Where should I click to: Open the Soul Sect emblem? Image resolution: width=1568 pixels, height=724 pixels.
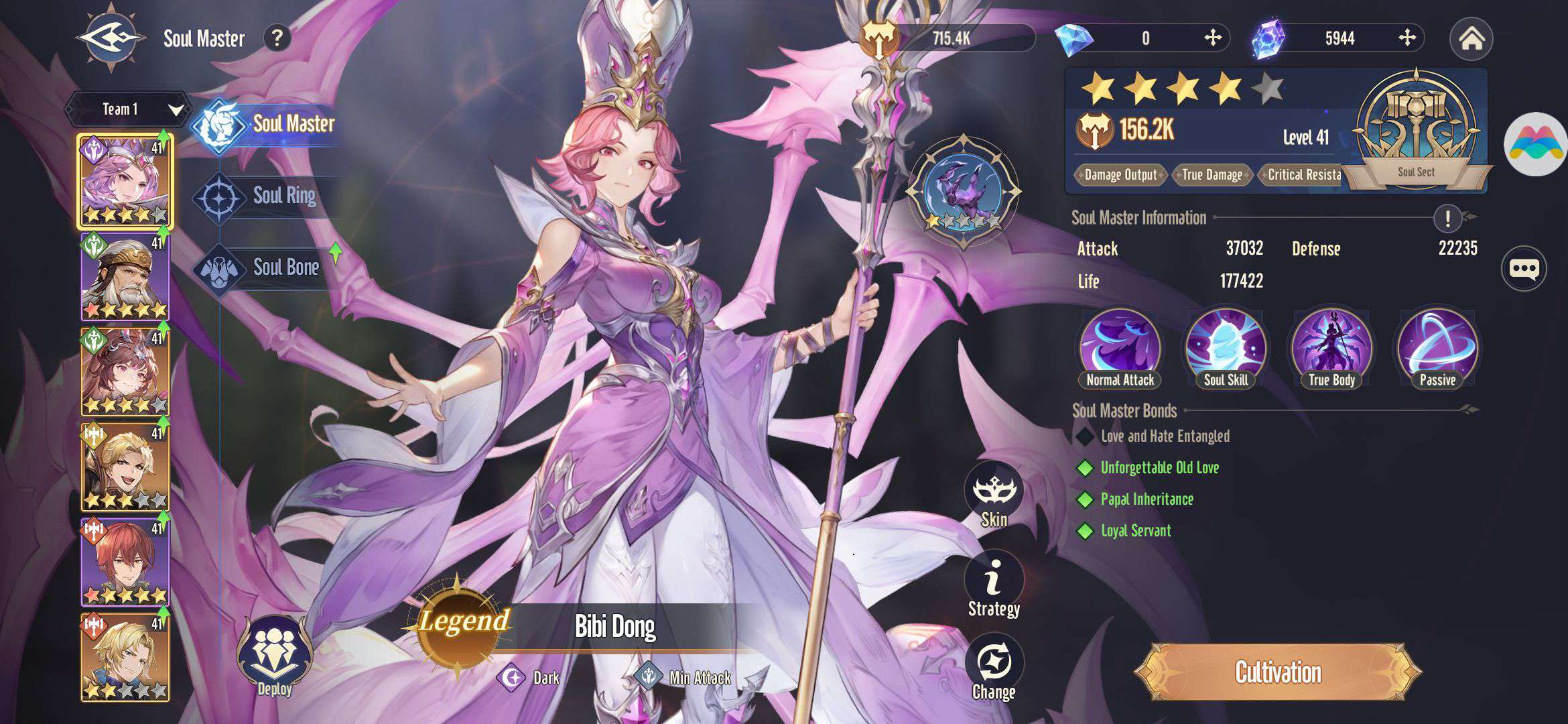click(x=1416, y=131)
